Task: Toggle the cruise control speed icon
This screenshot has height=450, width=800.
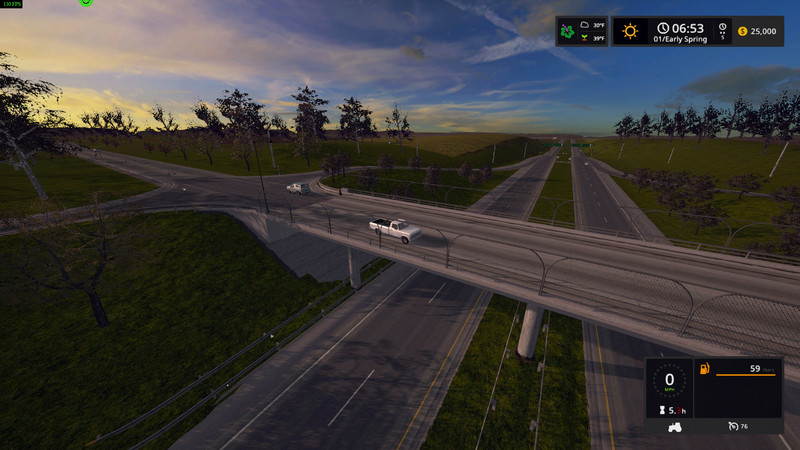Action: coord(733,427)
